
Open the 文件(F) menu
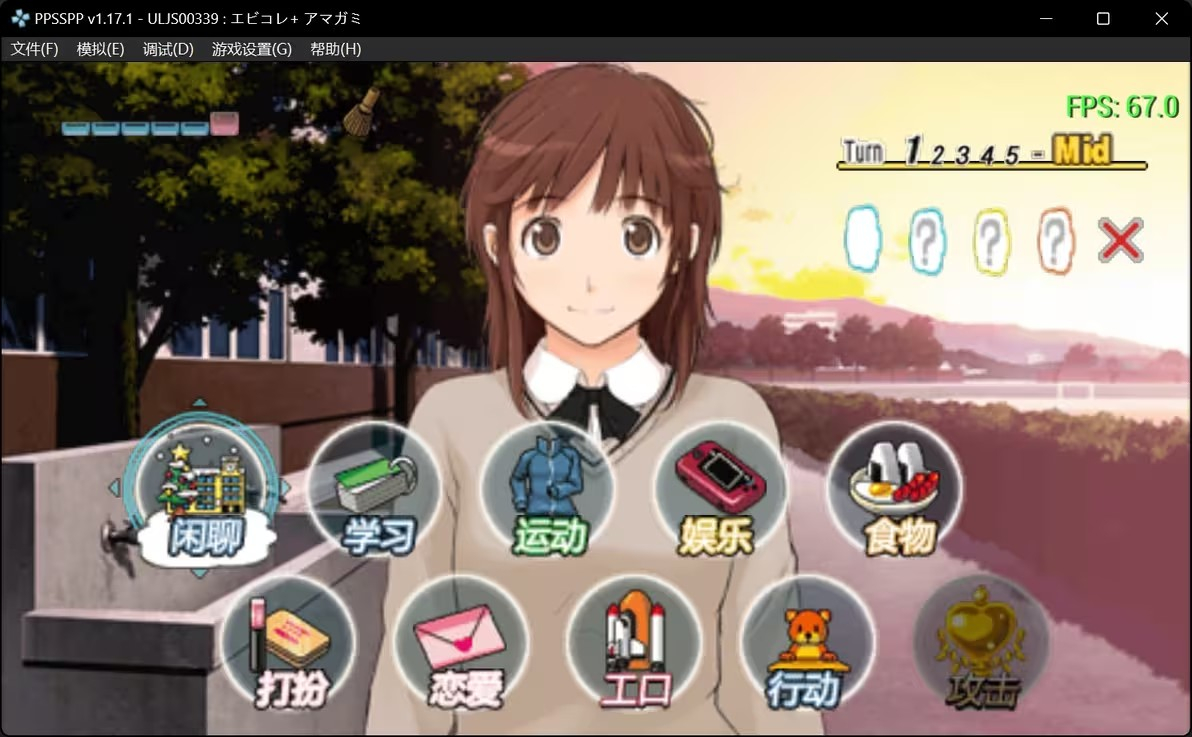[x=35, y=49]
